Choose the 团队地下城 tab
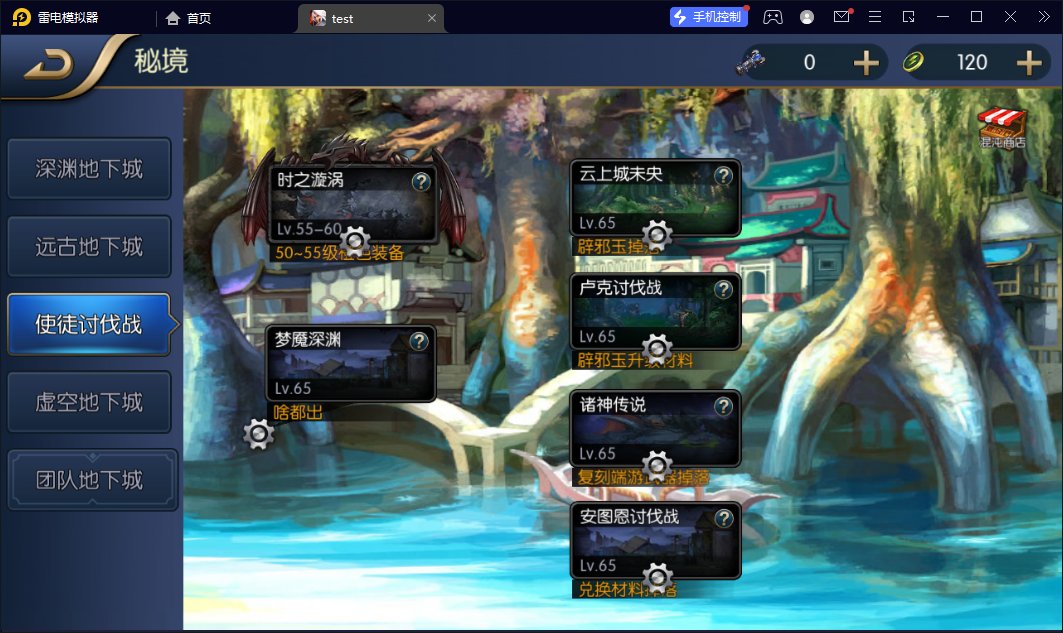This screenshot has height=633, width=1063. tap(89, 480)
